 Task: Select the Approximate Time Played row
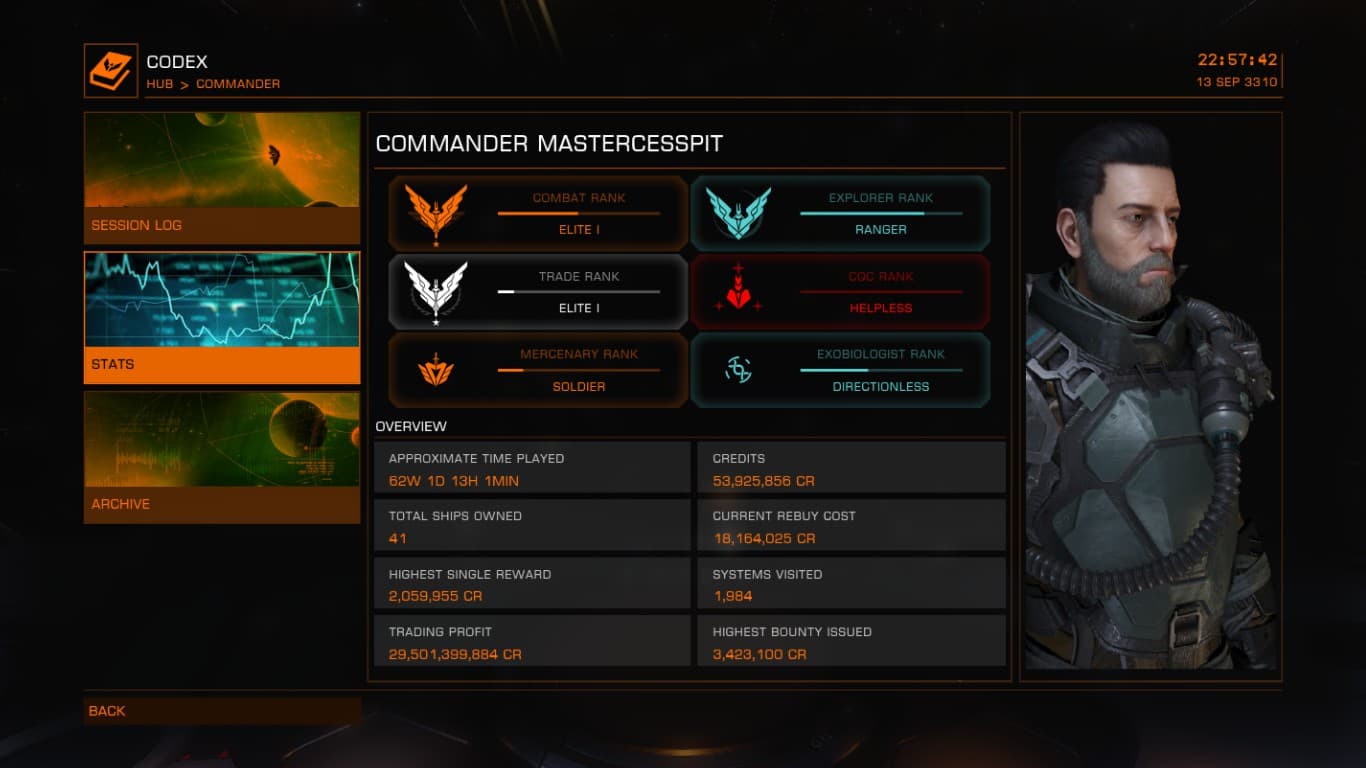533,469
